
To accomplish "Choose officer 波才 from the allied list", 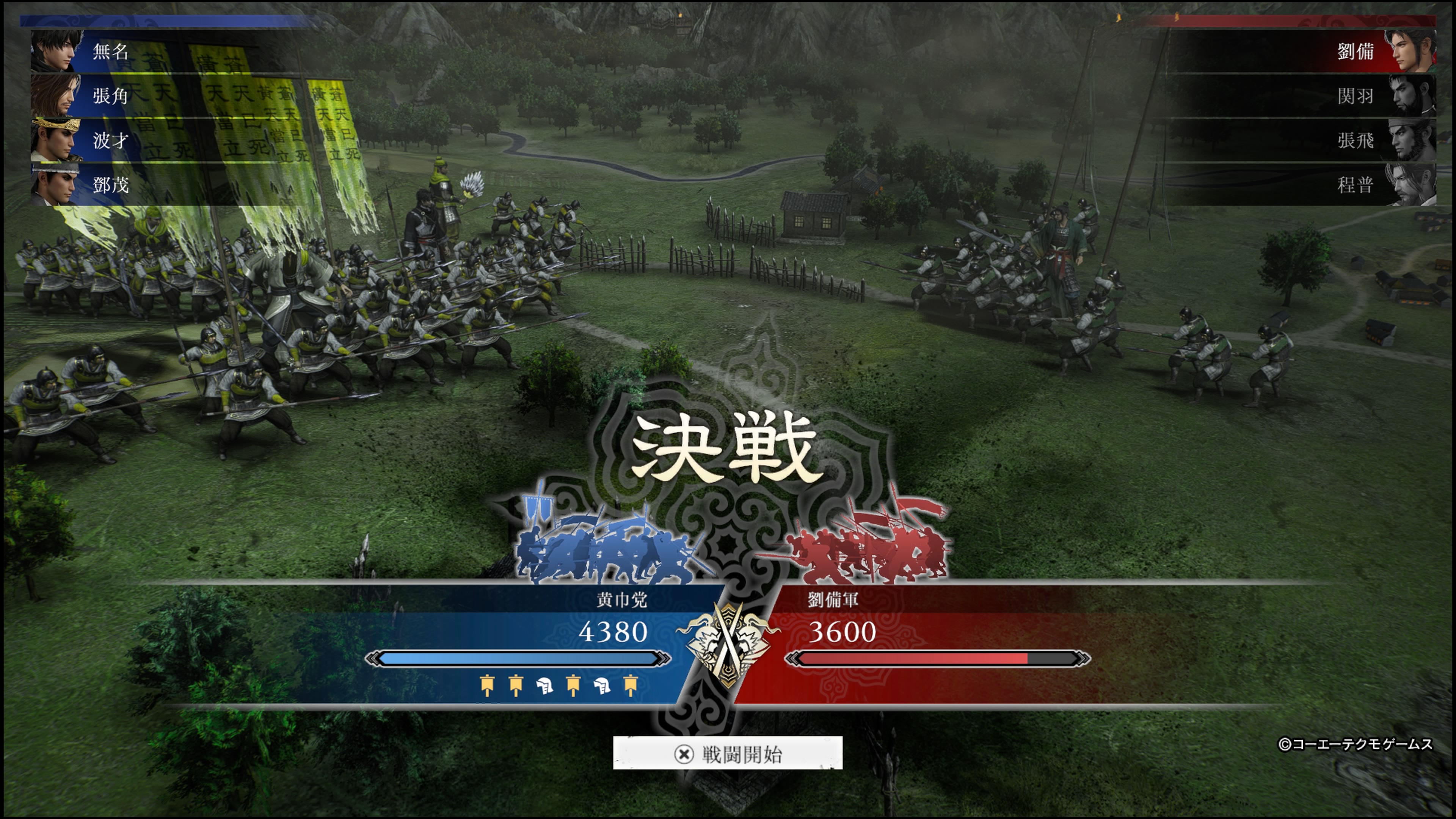I will 110,140.
